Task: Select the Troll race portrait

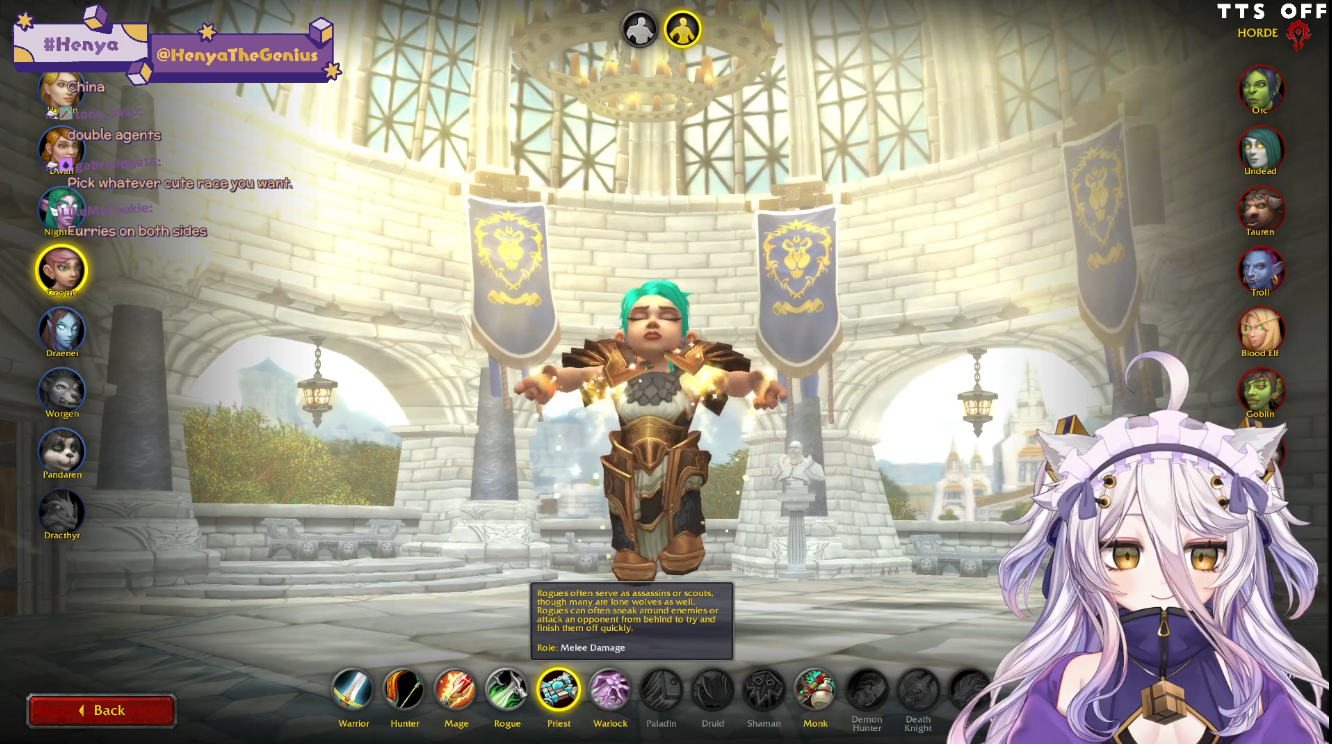Action: 1261,270
